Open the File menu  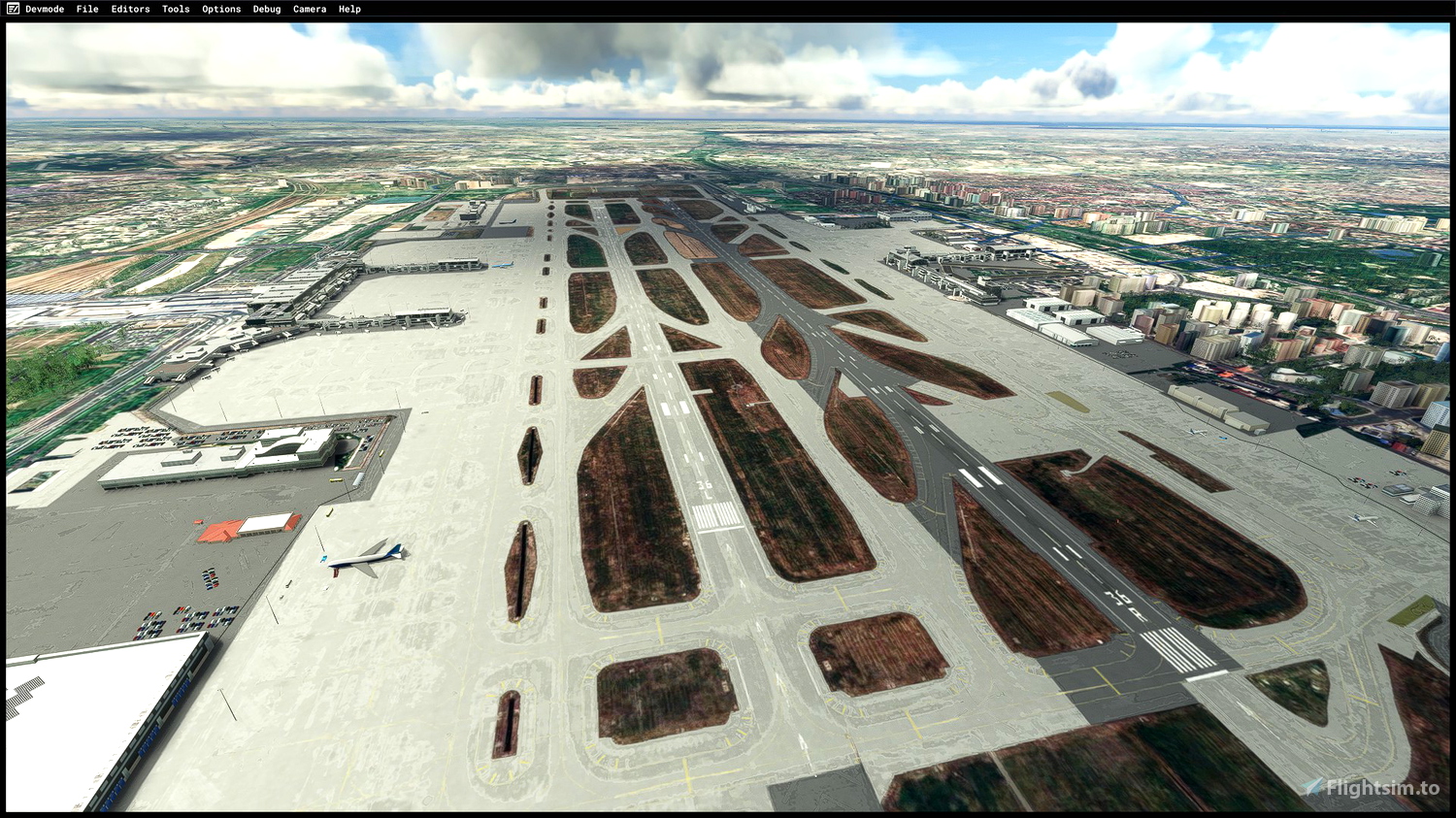[86, 9]
